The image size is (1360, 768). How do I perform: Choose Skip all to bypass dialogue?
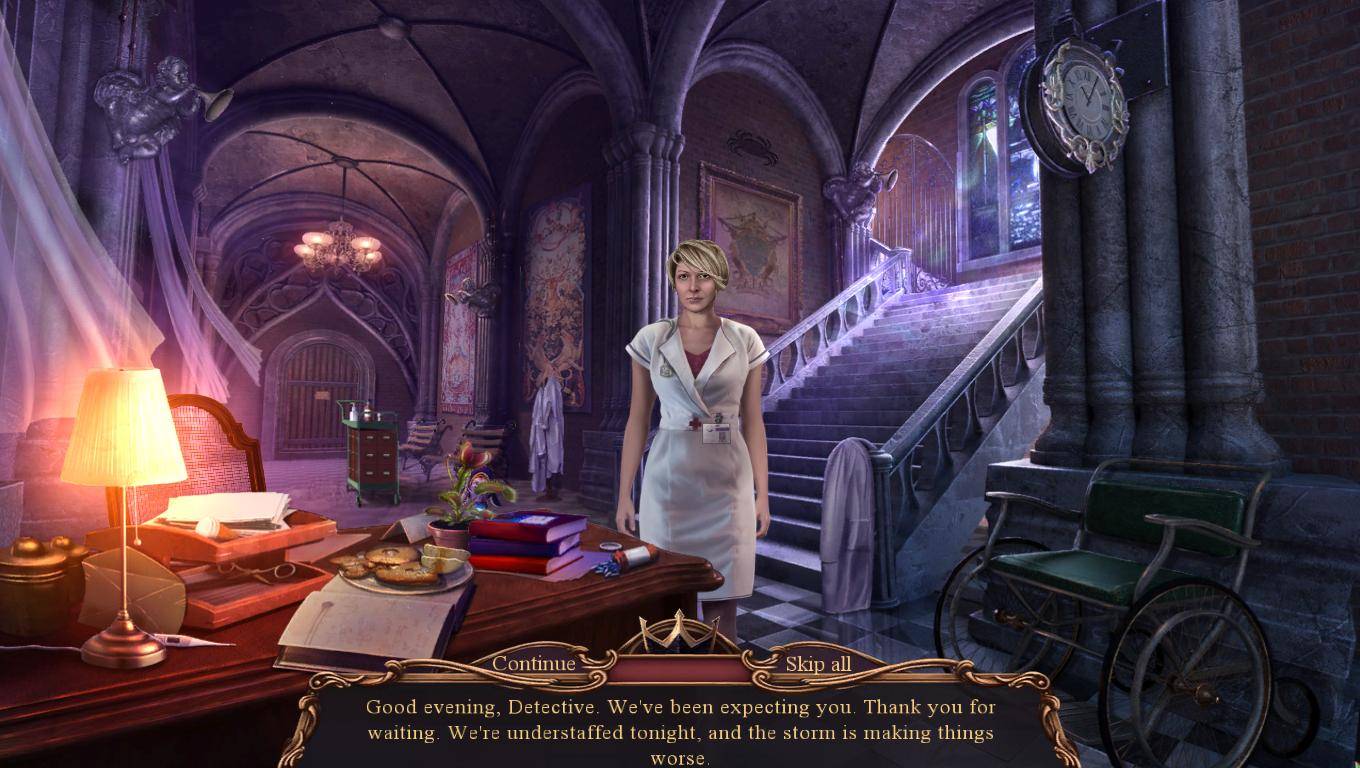coord(818,664)
